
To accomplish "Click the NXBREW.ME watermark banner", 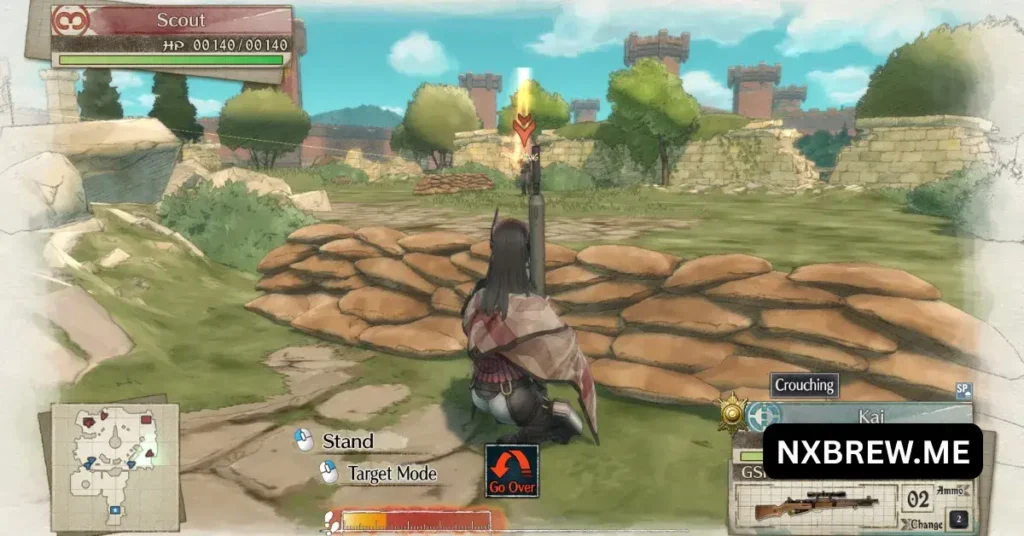I will pos(872,452).
